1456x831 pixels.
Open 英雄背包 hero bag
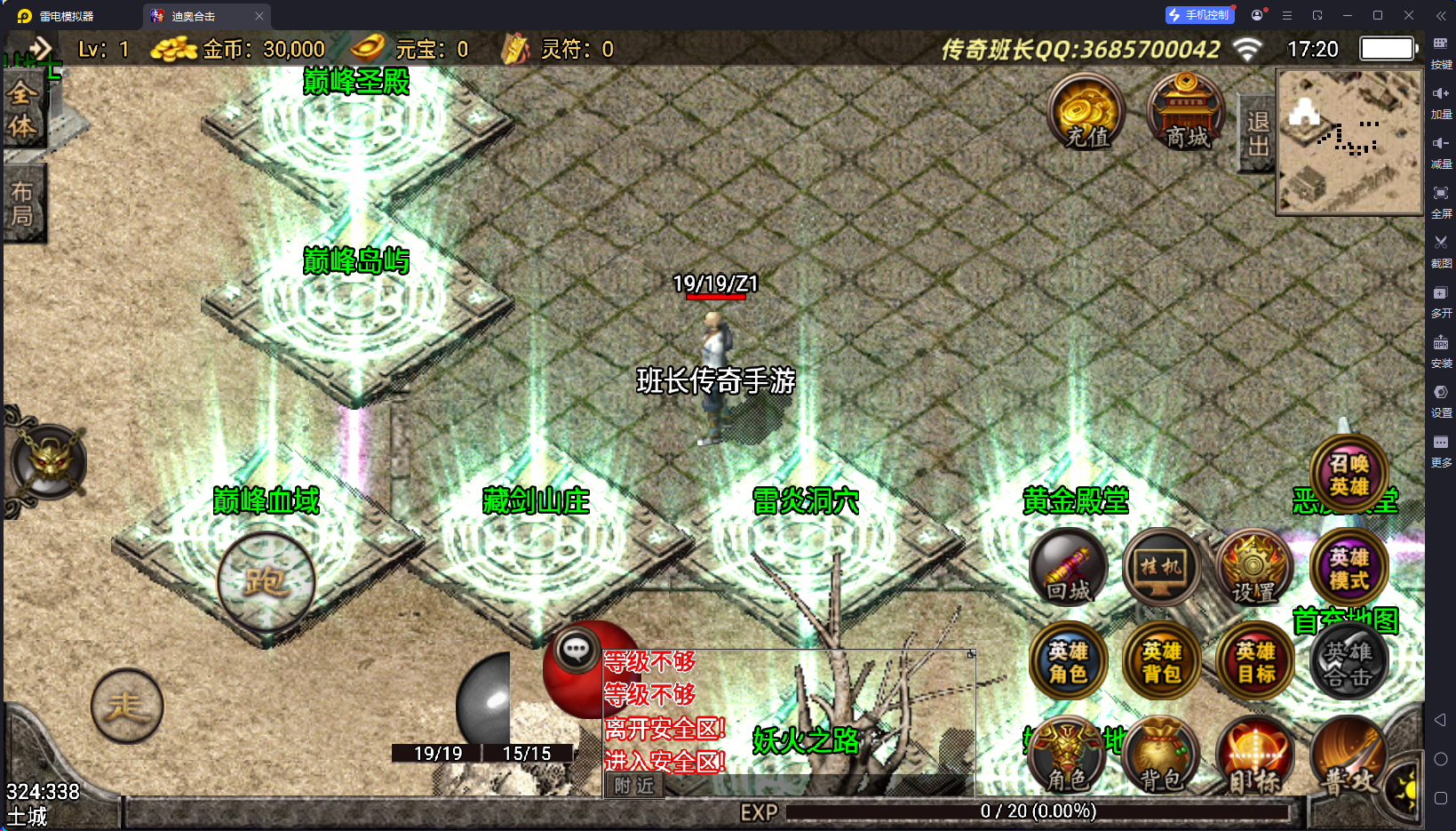[x=1161, y=662]
